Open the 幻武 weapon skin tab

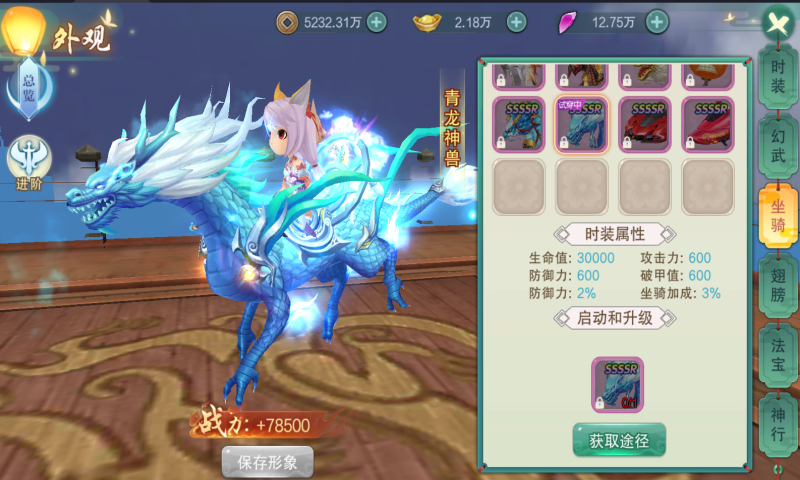point(778,144)
